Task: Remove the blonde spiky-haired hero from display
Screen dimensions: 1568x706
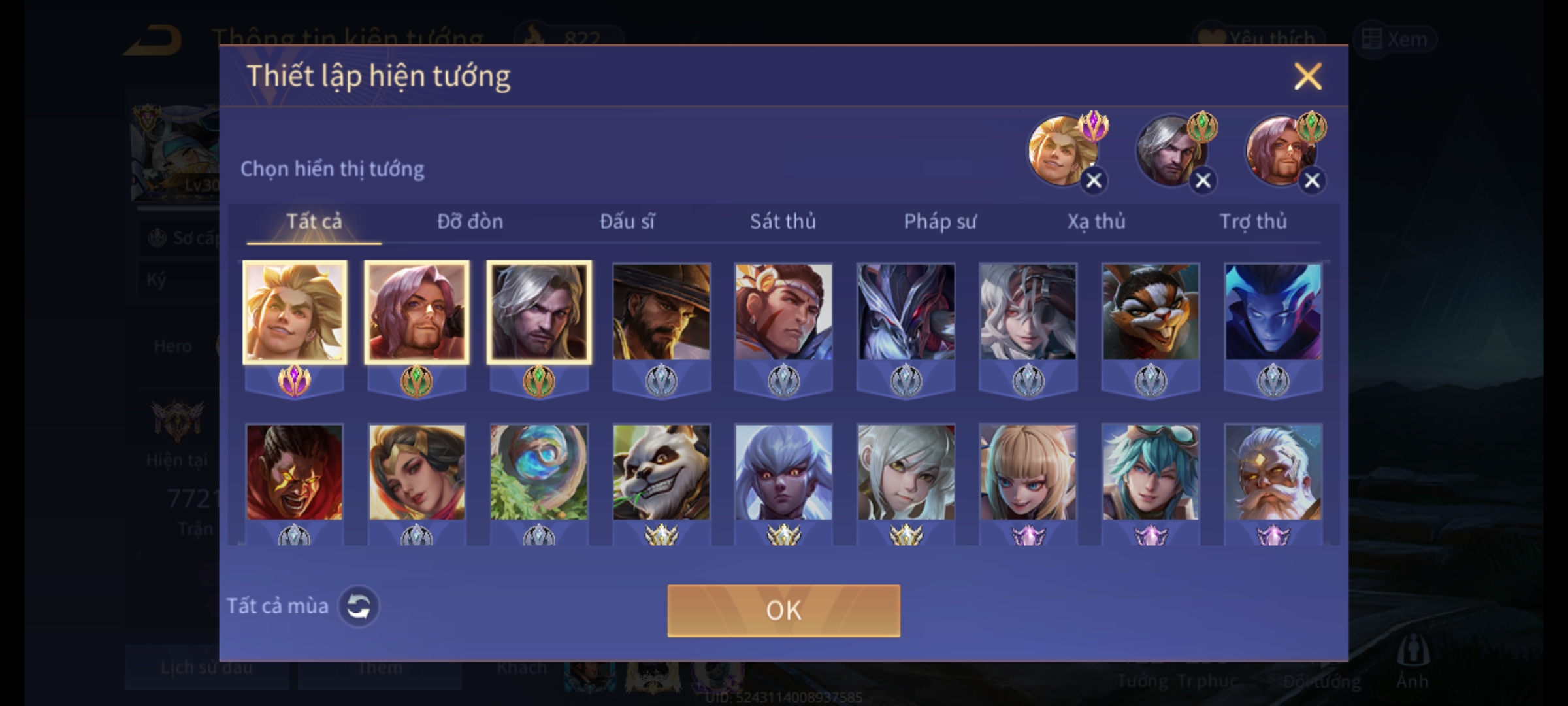Action: pos(1094,180)
